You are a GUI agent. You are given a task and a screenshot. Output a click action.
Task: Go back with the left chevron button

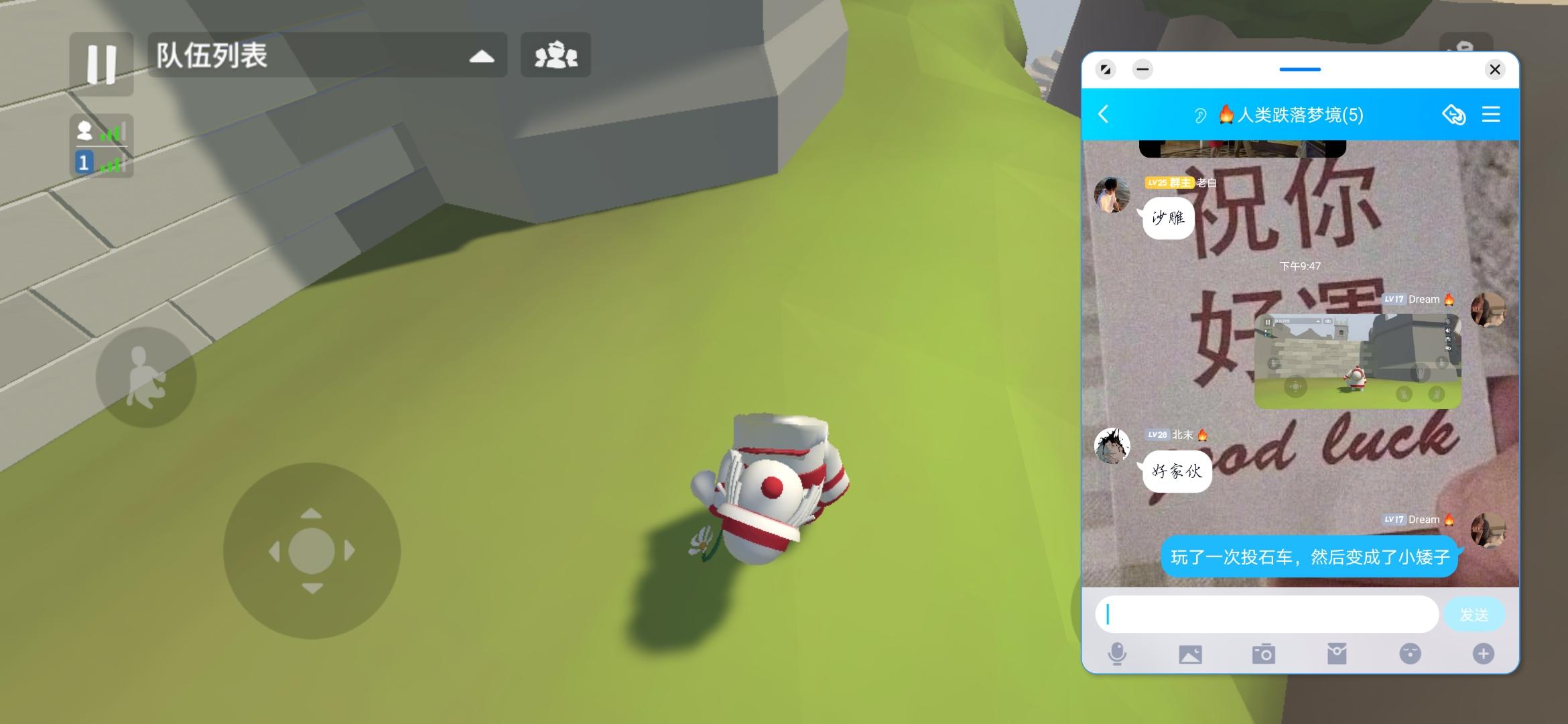click(x=1104, y=115)
